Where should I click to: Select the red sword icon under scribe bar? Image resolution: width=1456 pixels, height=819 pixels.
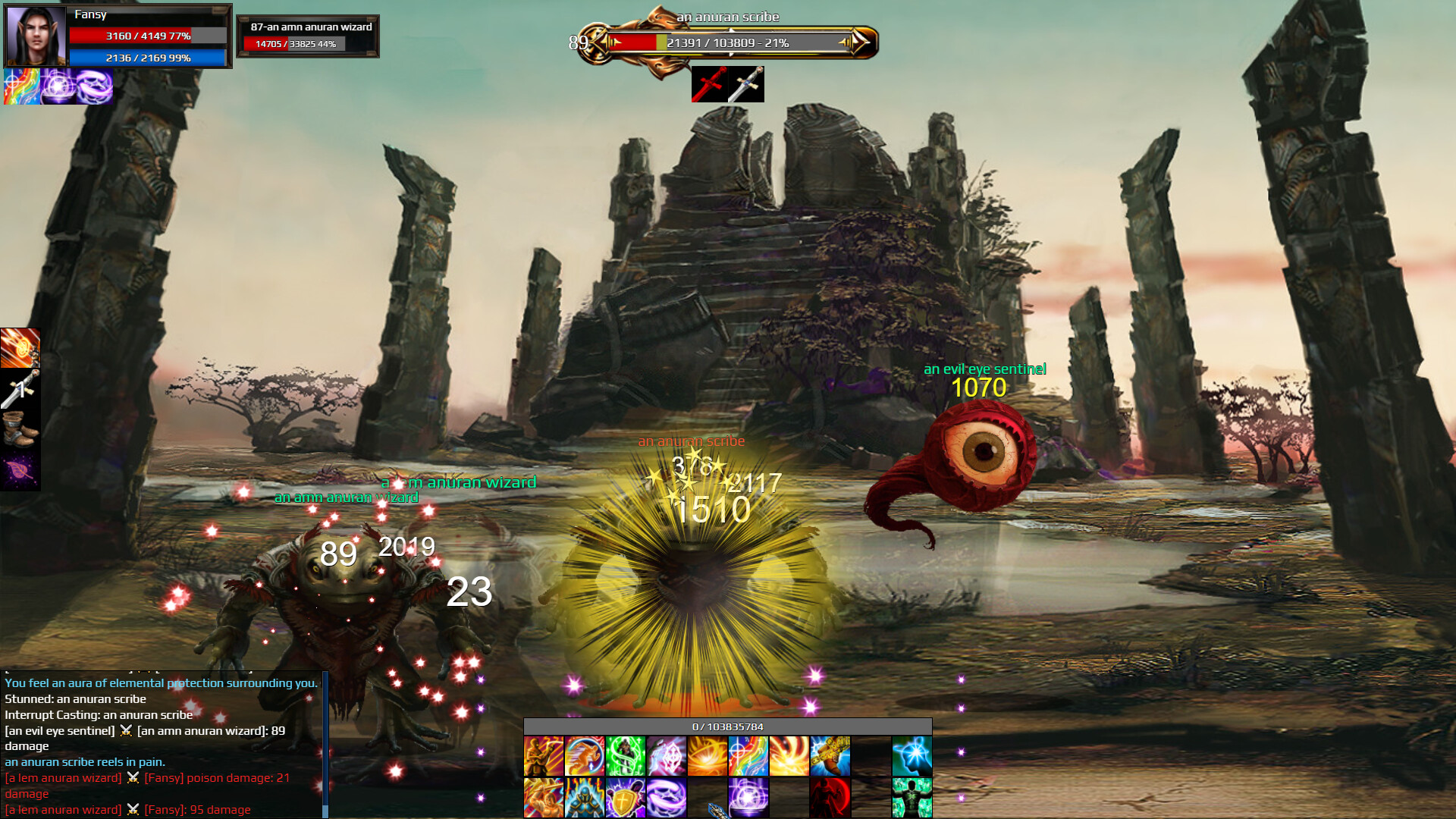pyautogui.click(x=709, y=84)
